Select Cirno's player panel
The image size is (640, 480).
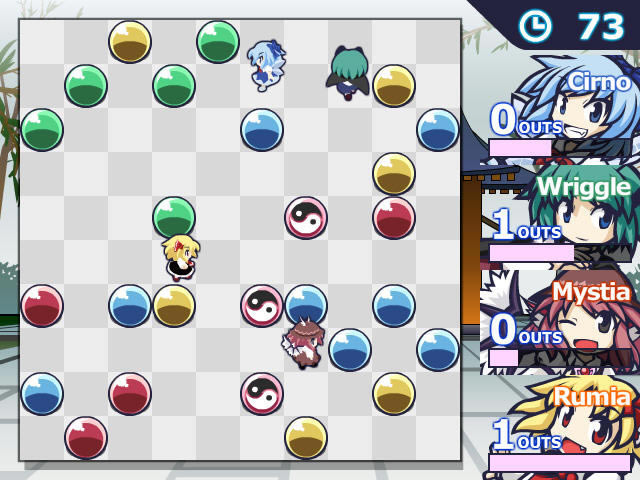[x=560, y=110]
